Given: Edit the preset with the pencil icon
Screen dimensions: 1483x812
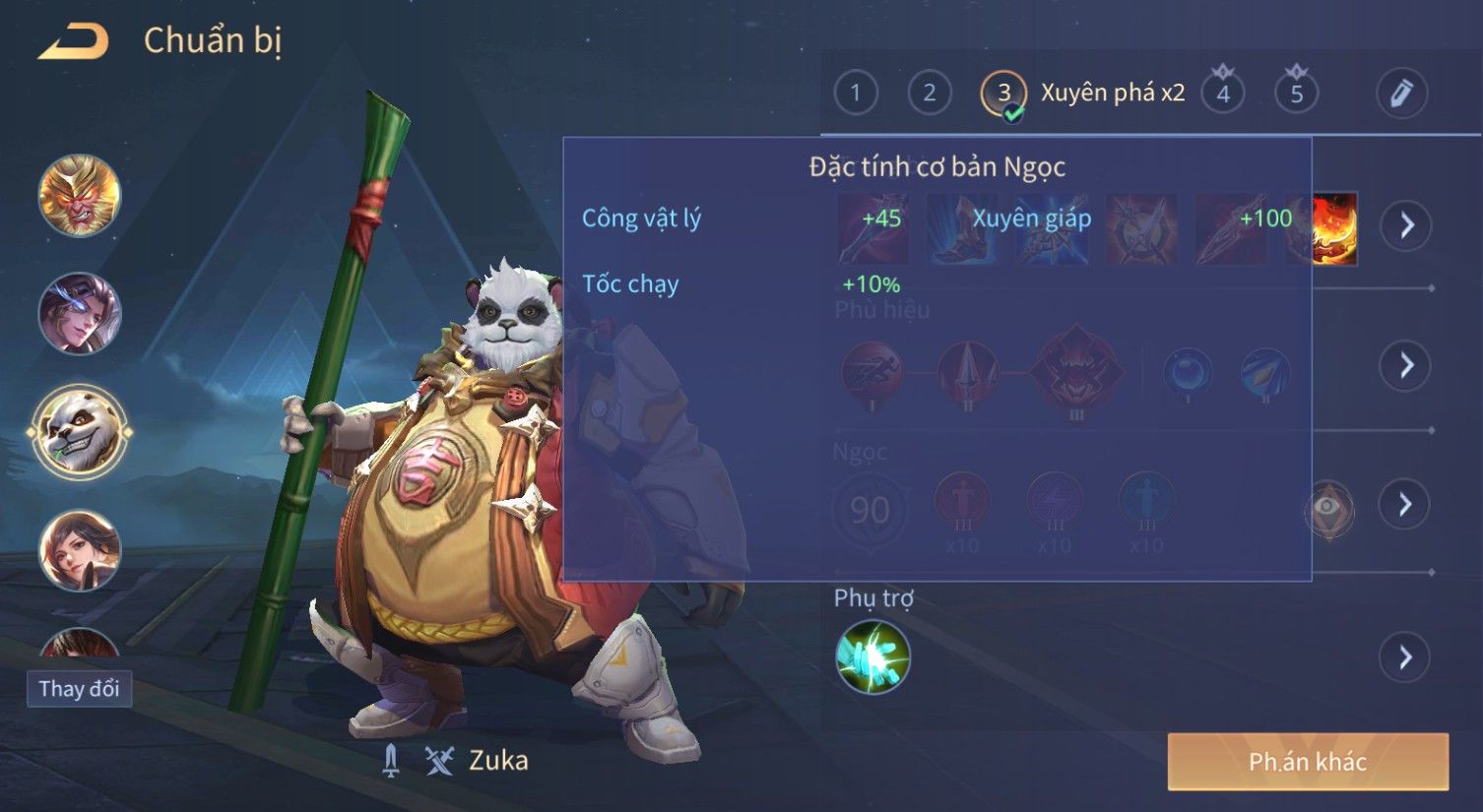Looking at the screenshot, I should 1400,94.
